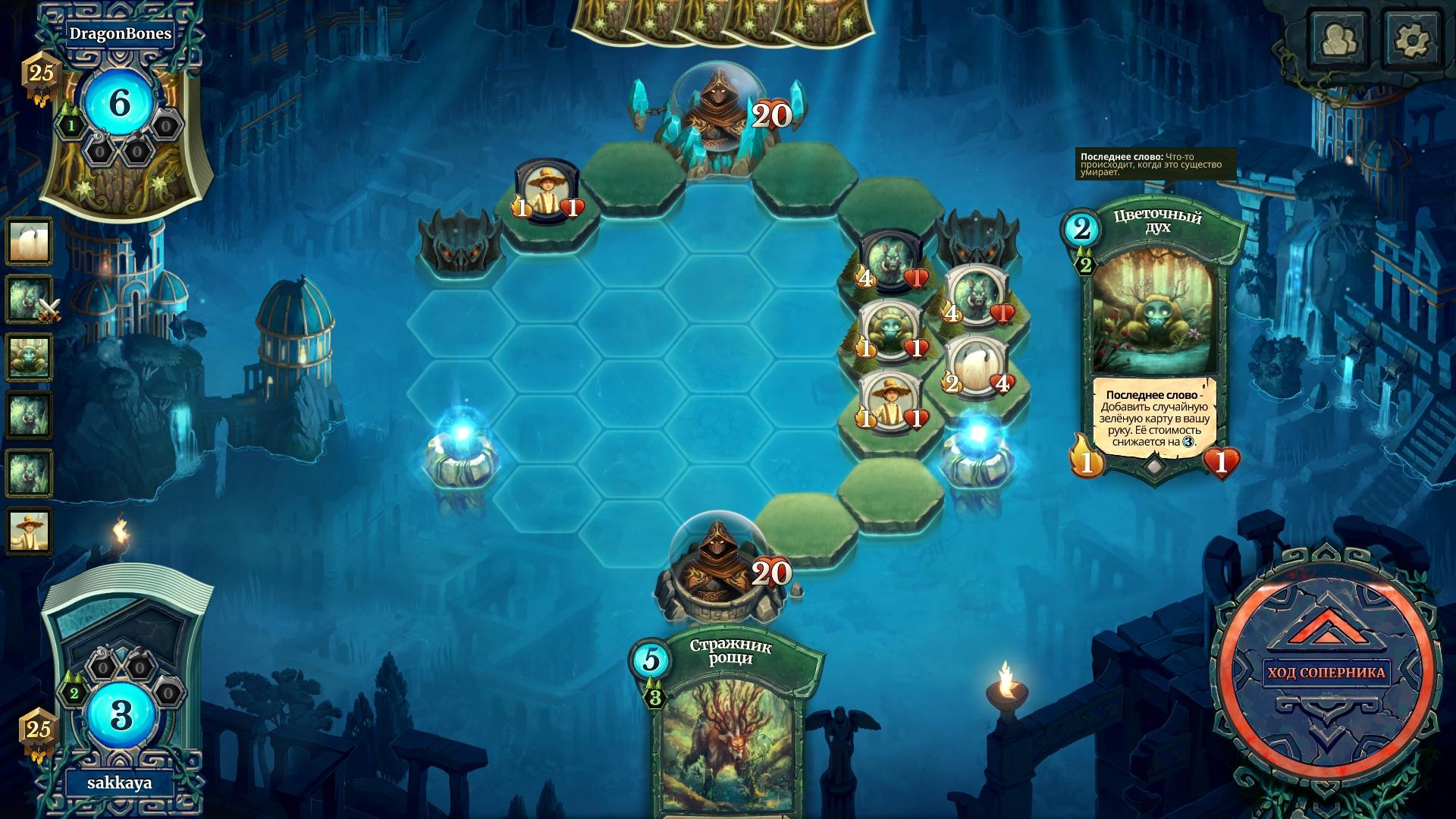1456x819 pixels.
Task: View the white creature entry in turn history
Action: tap(30, 242)
